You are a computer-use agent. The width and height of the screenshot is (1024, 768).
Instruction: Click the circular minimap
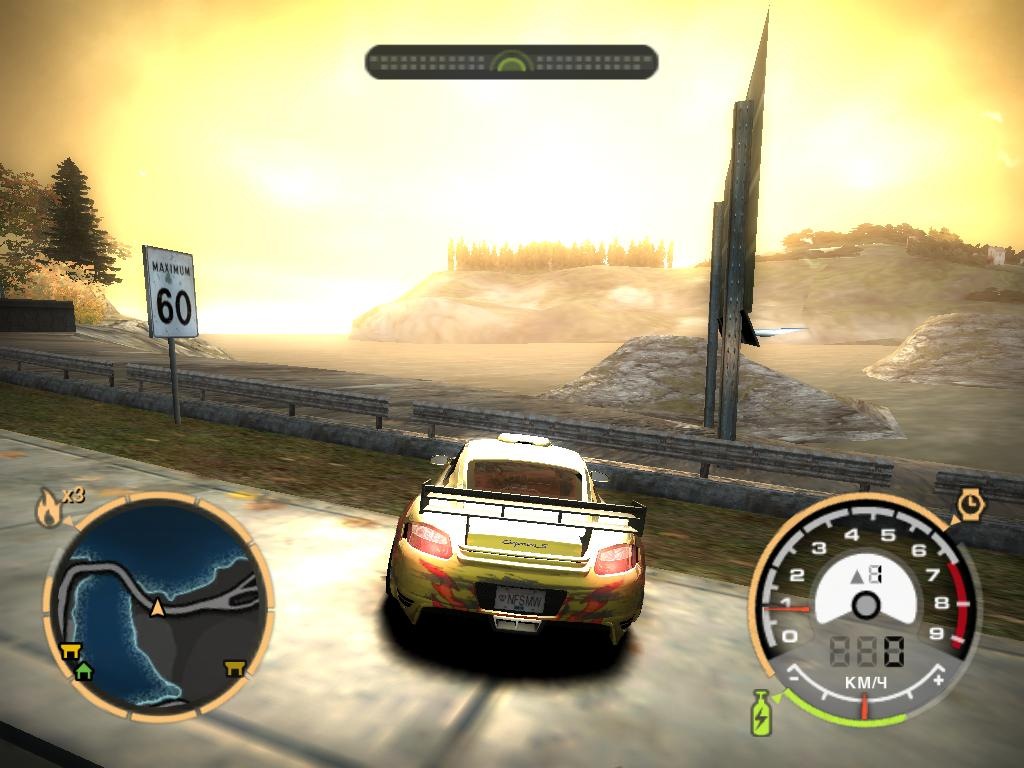tap(157, 607)
